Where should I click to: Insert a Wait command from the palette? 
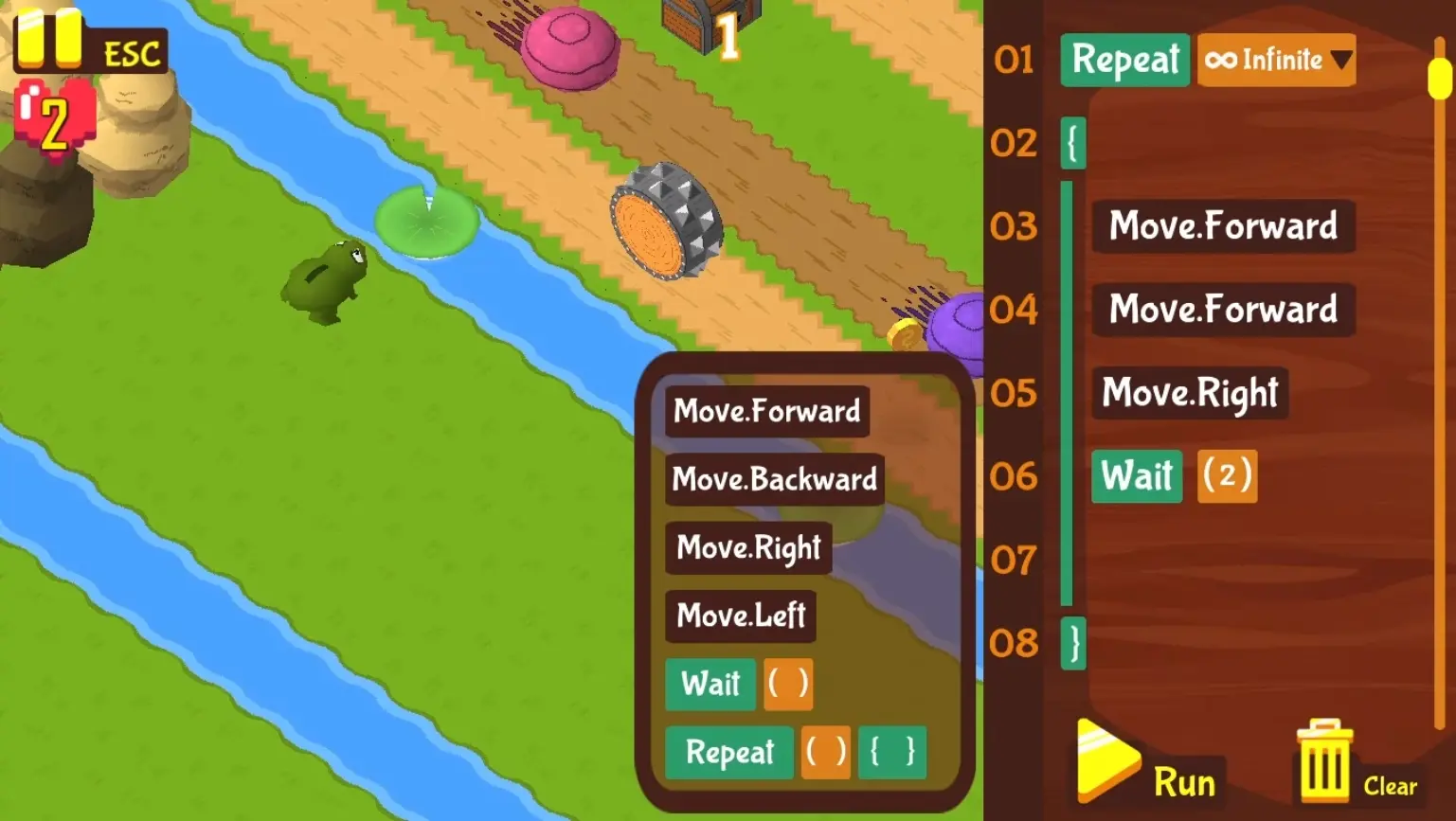coord(710,684)
